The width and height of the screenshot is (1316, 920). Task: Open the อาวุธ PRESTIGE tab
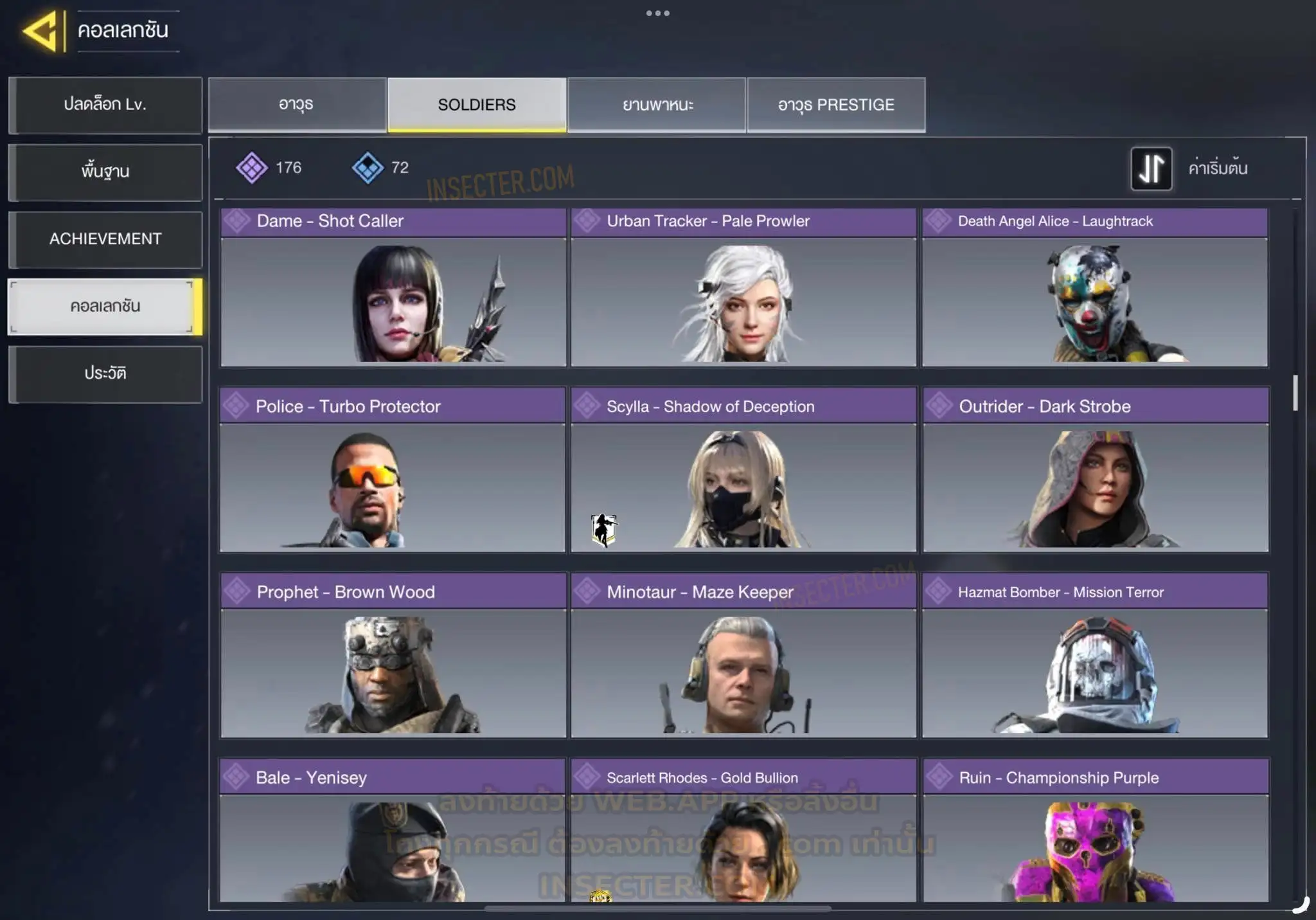pos(836,105)
